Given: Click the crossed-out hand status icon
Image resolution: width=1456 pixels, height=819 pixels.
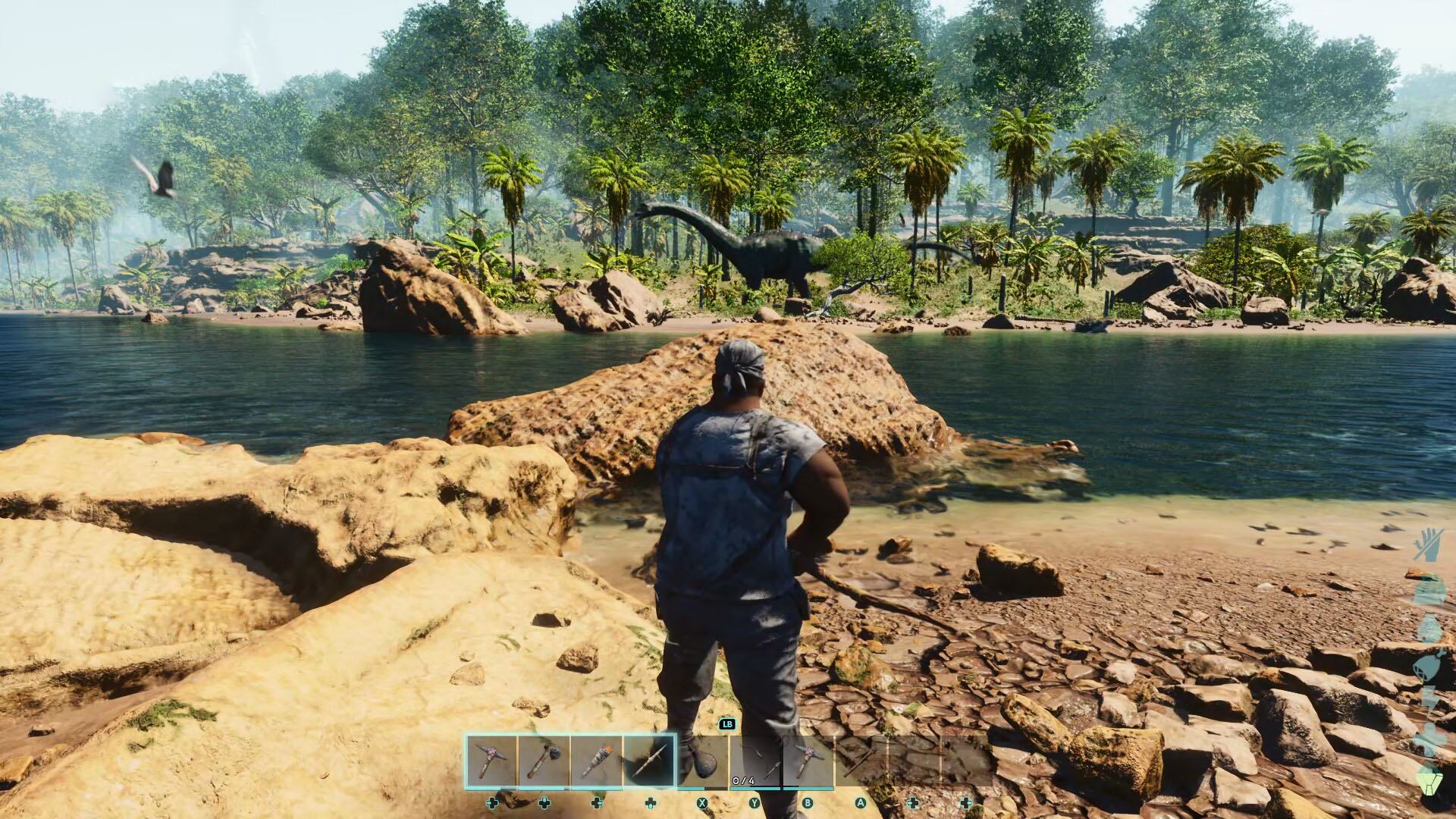Looking at the screenshot, I should [x=1428, y=544].
